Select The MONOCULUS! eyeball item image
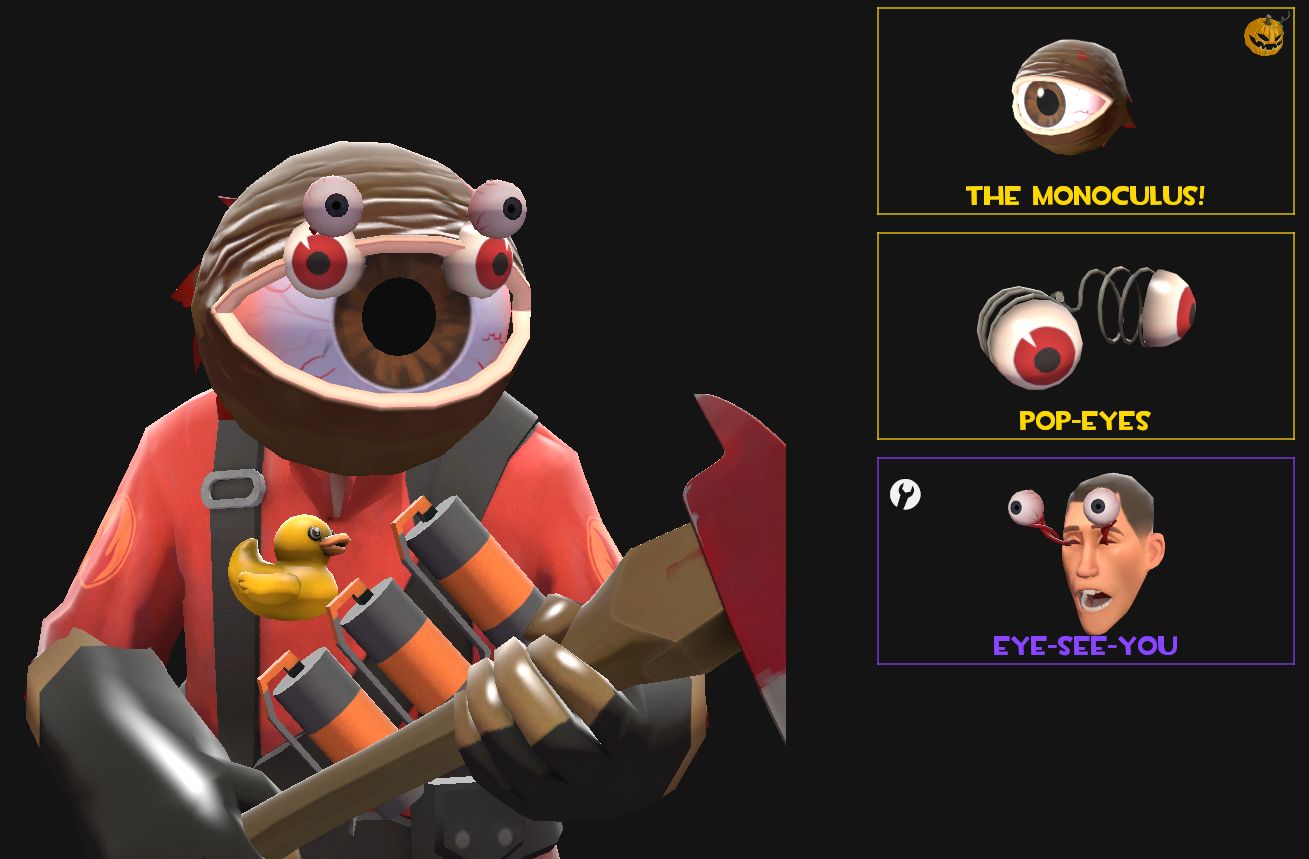Image resolution: width=1309 pixels, height=859 pixels. click(1073, 100)
